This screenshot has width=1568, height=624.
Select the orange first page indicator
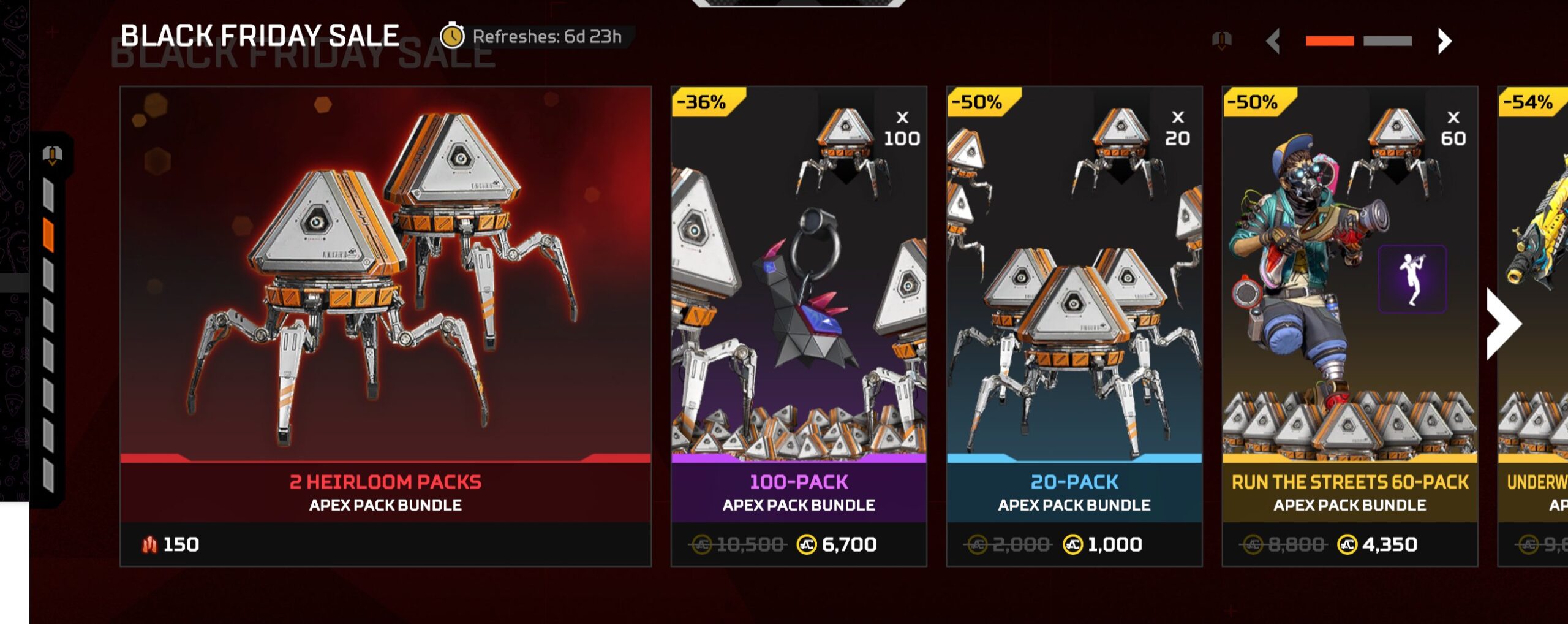pos(1329,41)
